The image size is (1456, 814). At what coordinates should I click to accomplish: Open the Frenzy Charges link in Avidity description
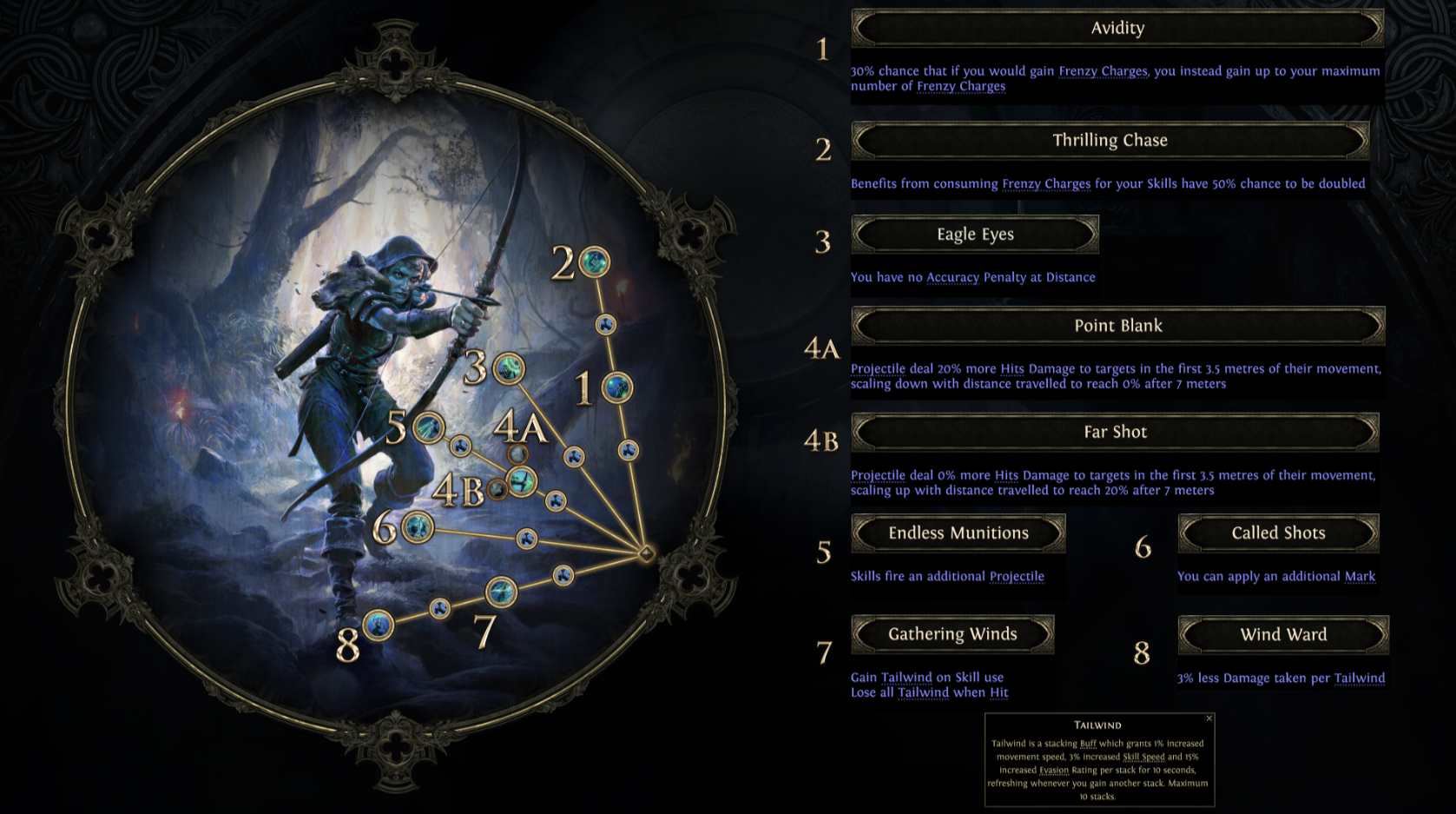pos(1100,70)
